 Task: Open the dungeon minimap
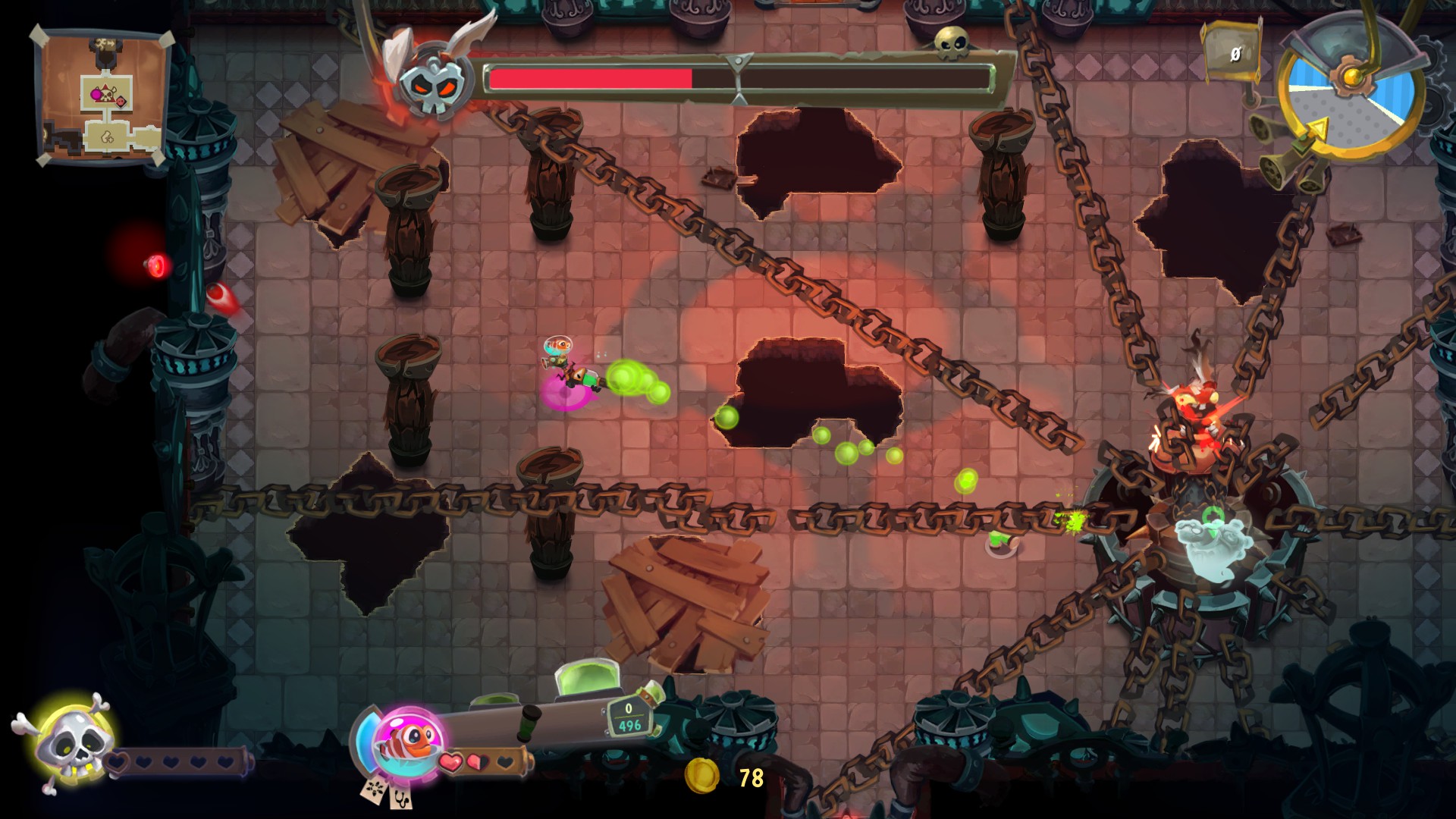pos(102,97)
